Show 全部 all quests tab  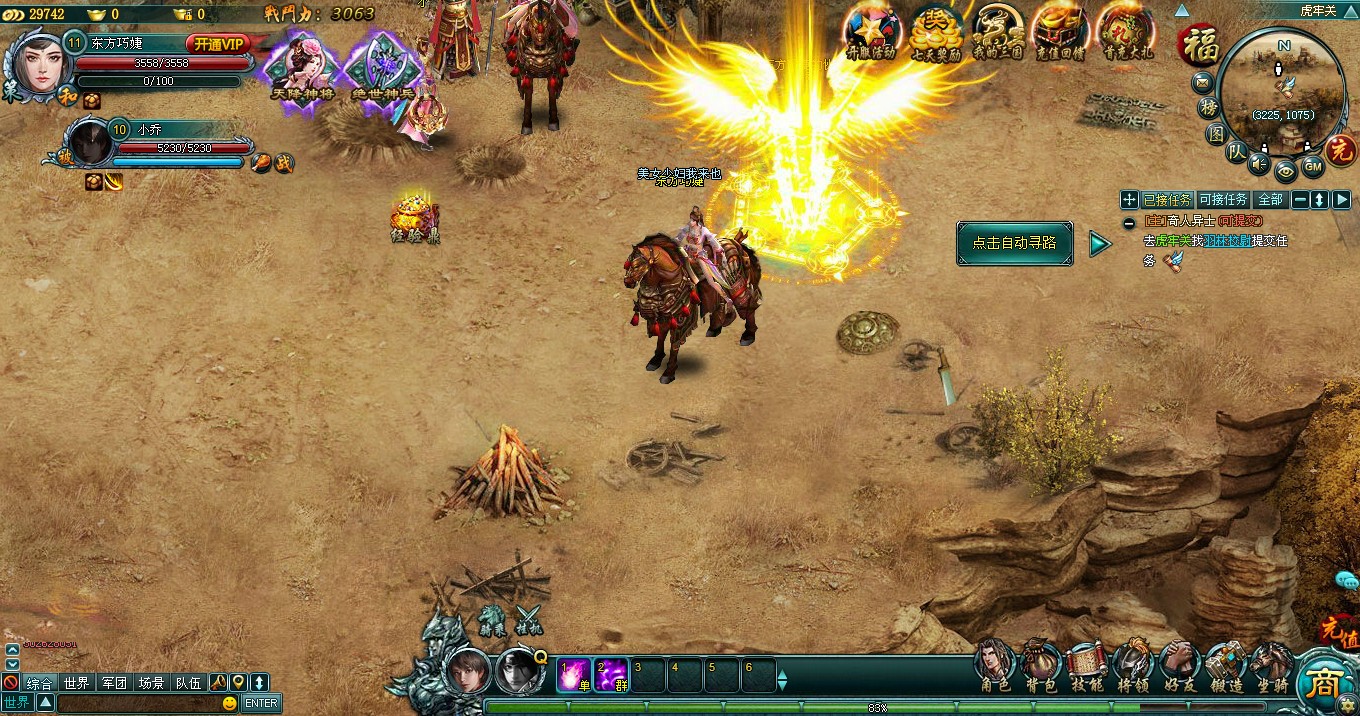(1270, 200)
